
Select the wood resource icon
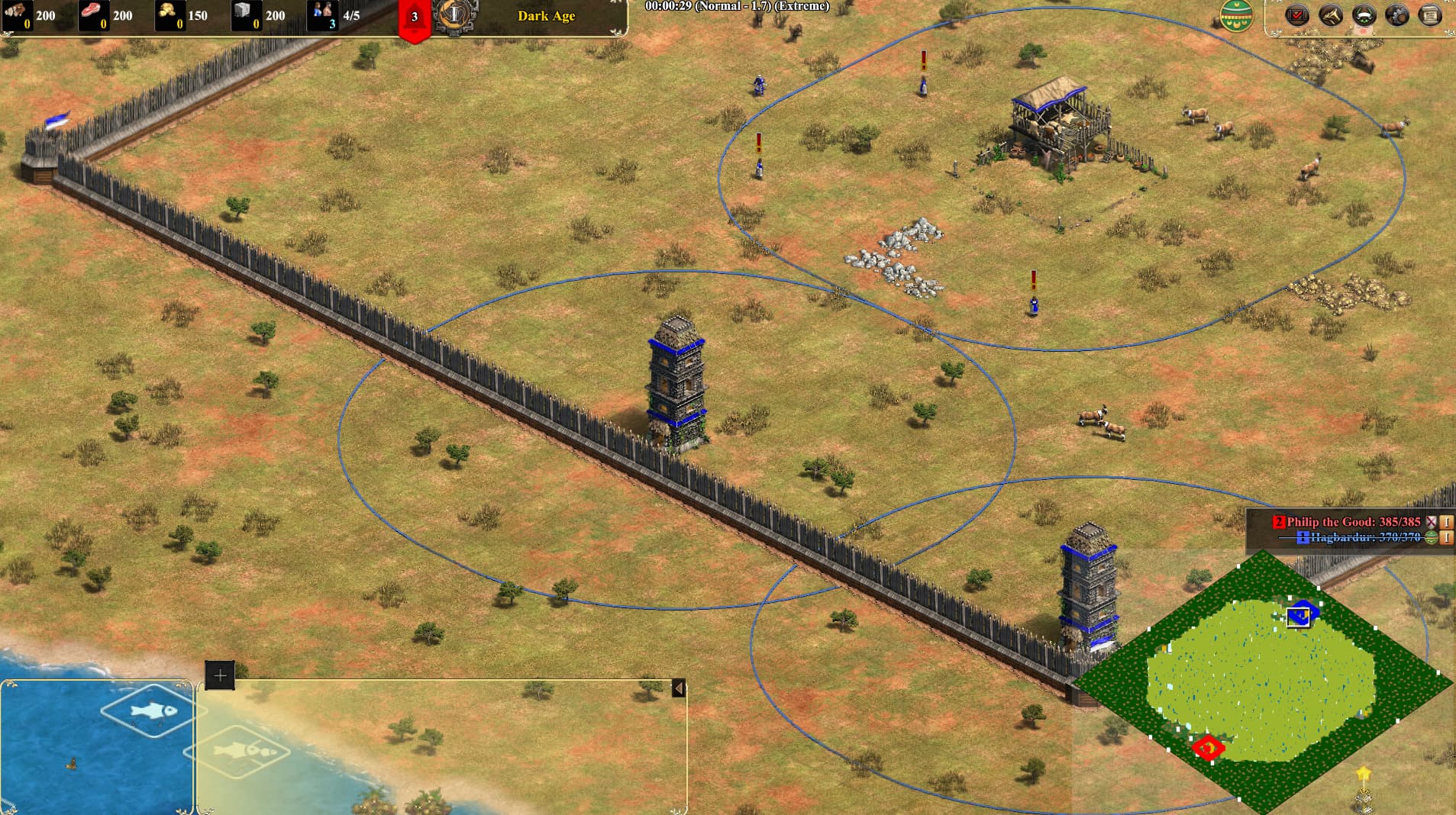[17, 14]
